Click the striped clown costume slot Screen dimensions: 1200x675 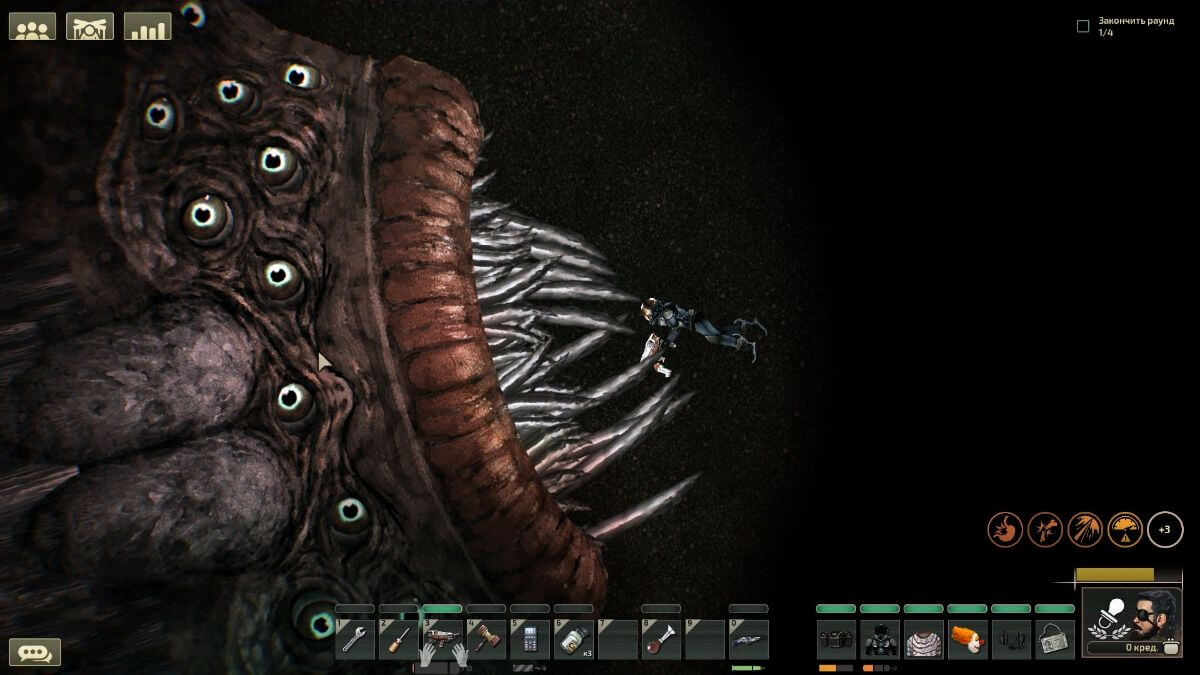coord(924,639)
